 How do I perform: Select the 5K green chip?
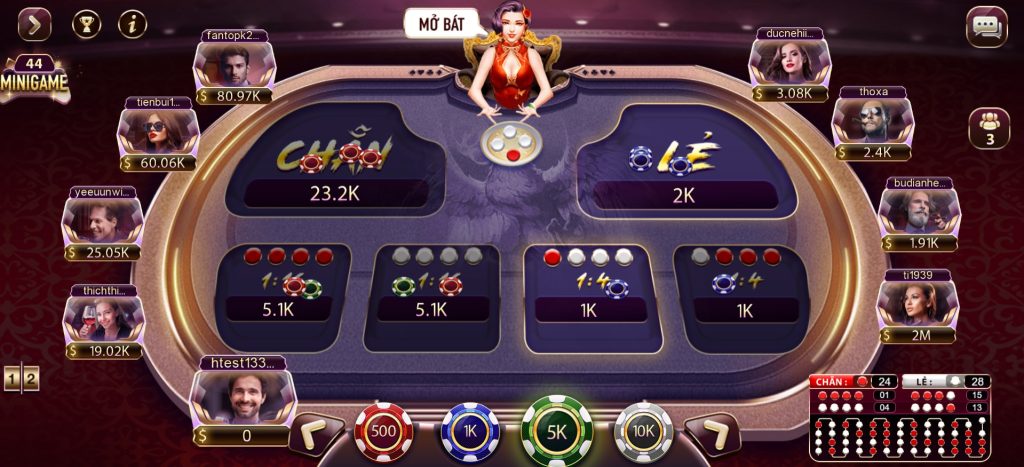[x=557, y=430]
